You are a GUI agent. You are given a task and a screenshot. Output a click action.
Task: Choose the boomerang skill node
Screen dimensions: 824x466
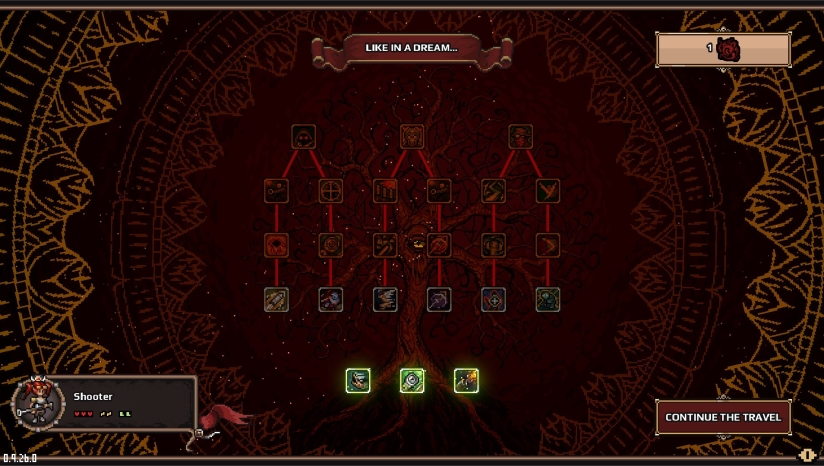(547, 245)
